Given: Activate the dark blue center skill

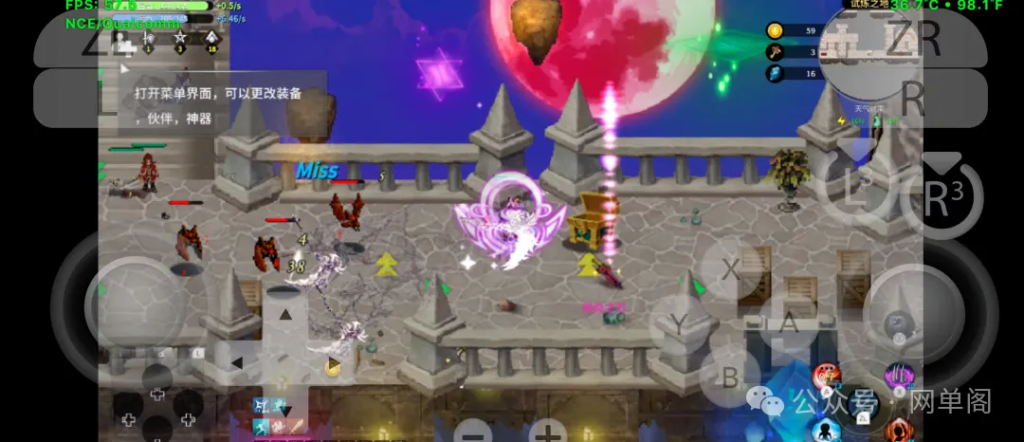Looking at the screenshot, I should coord(861,404).
